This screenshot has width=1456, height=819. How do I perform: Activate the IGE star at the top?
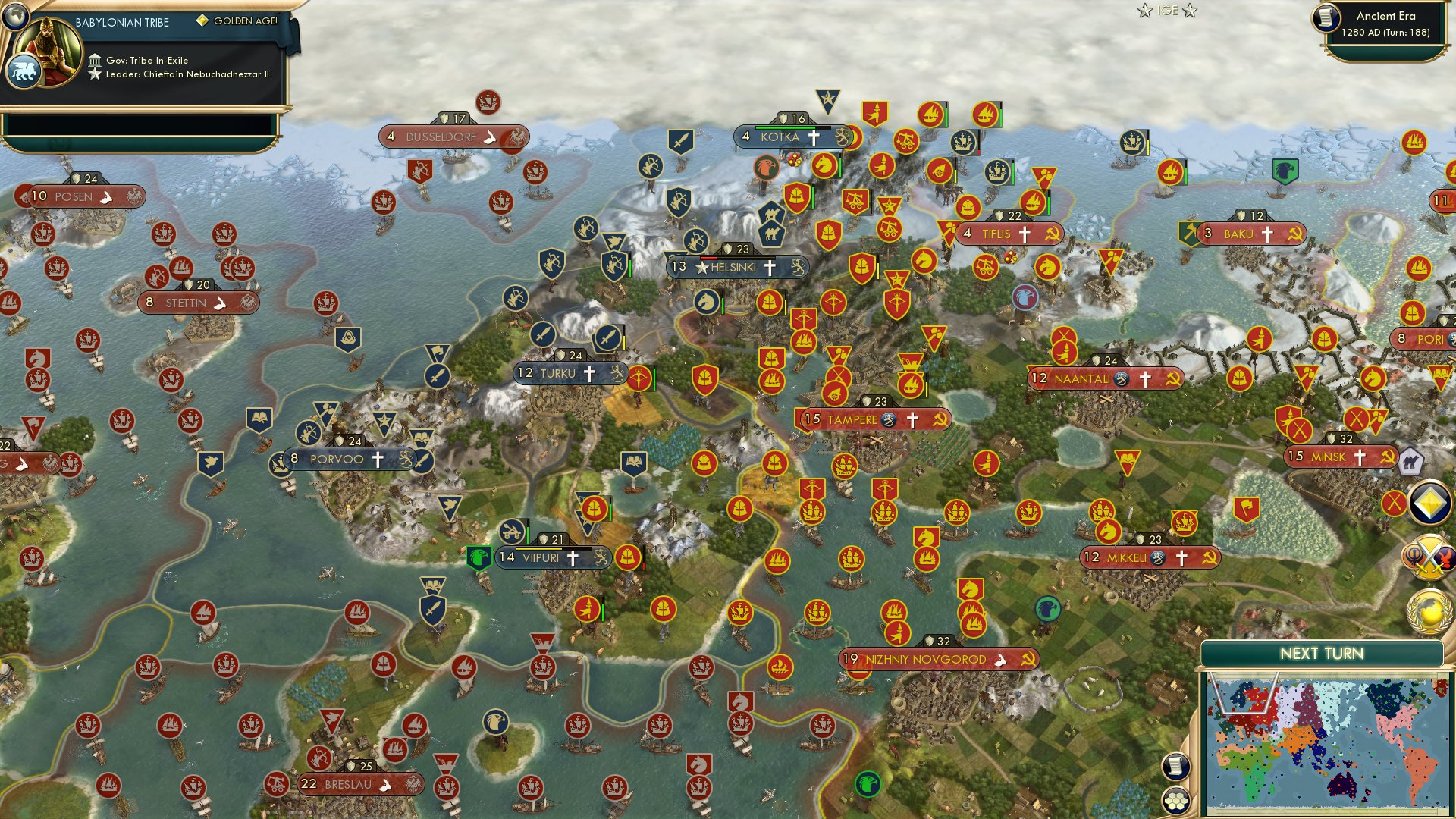point(1144,11)
